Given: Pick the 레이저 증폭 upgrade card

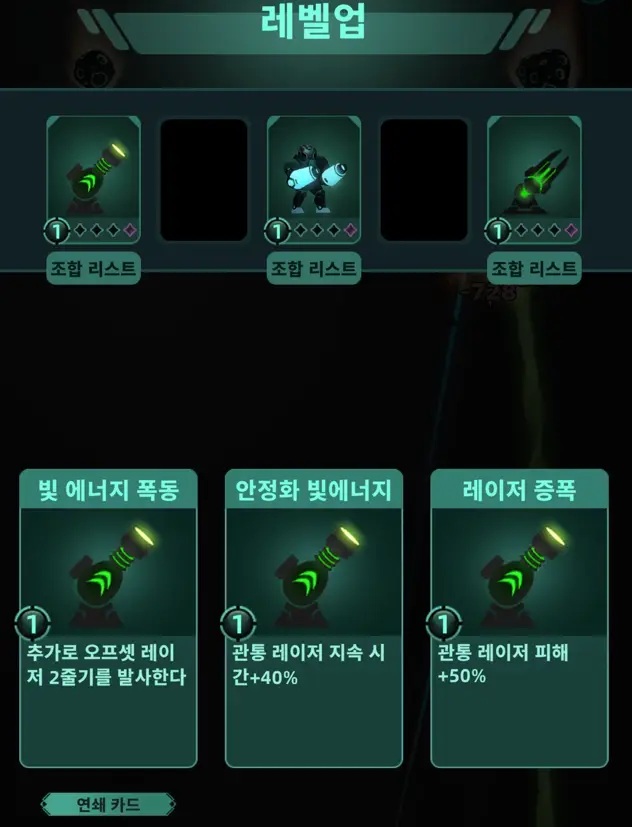Looking at the screenshot, I should pos(519,617).
